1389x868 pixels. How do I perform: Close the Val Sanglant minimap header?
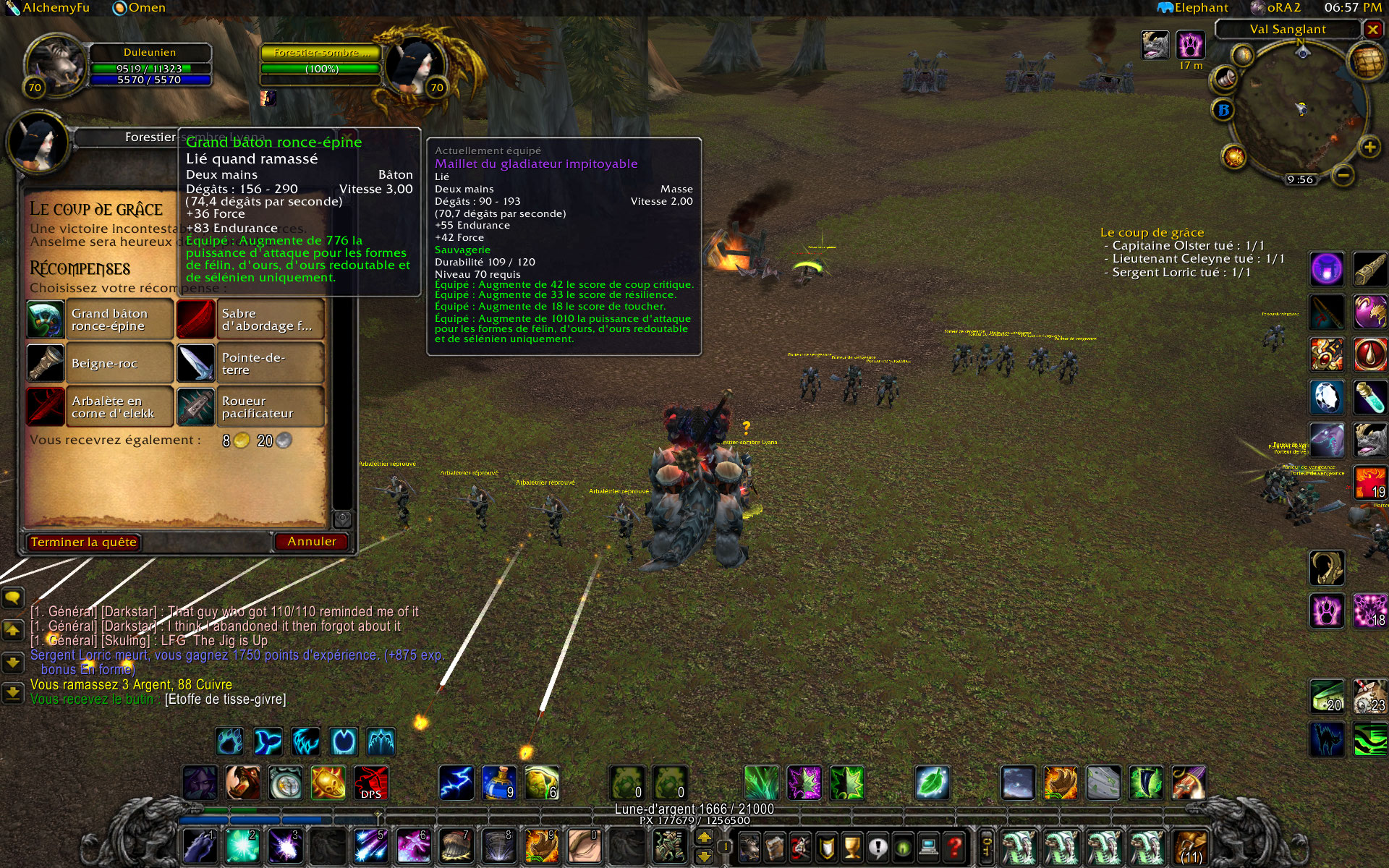pos(1372,29)
